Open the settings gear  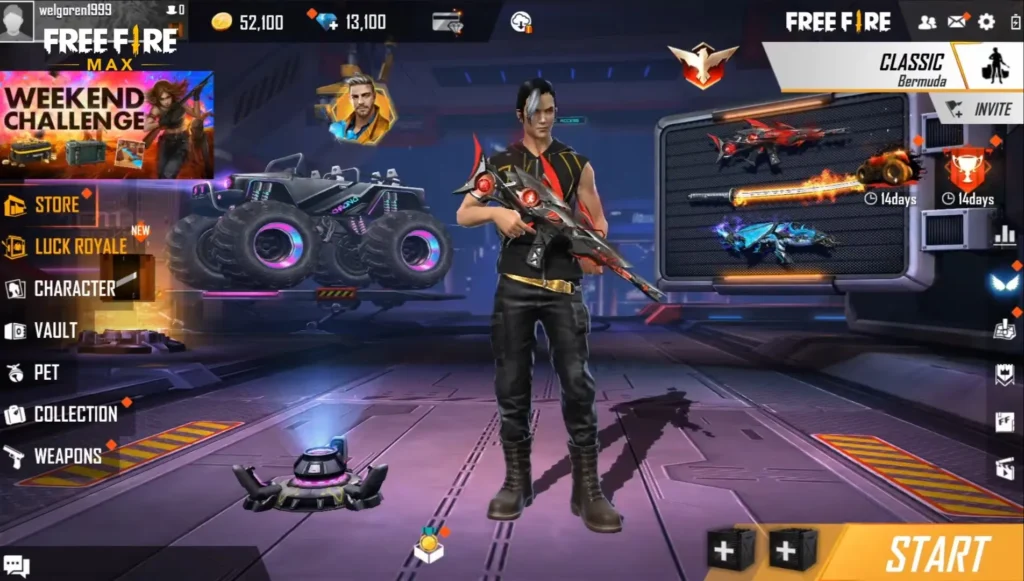click(x=986, y=21)
